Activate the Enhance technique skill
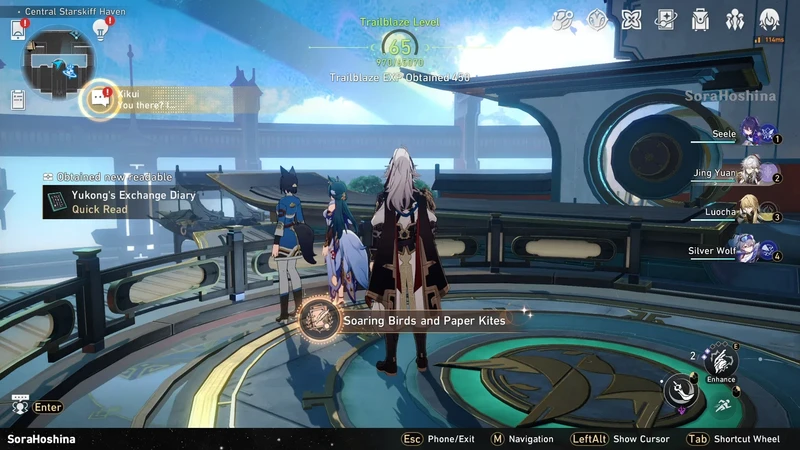Image resolution: width=800 pixels, height=450 pixels. [x=720, y=360]
